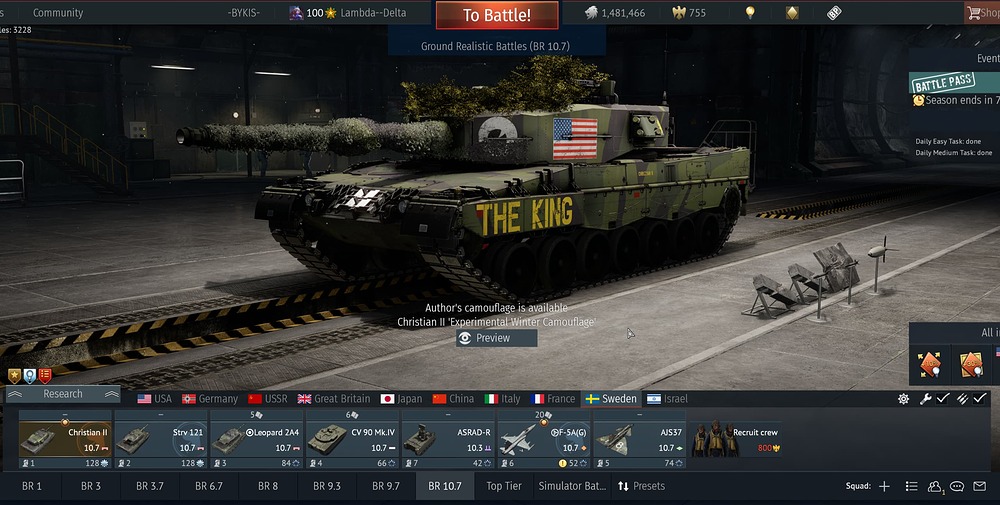
Task: Choose the Japan nation tab
Action: click(x=402, y=398)
